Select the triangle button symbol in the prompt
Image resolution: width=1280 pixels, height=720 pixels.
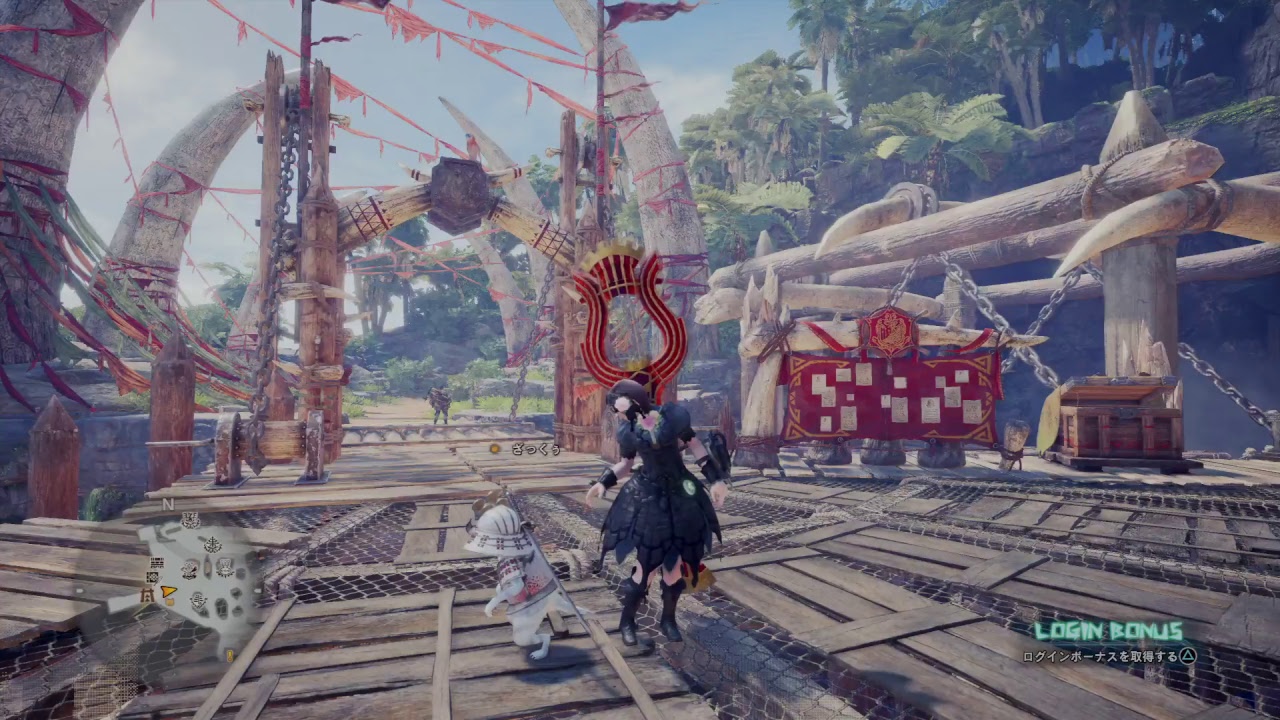[x=1188, y=656]
